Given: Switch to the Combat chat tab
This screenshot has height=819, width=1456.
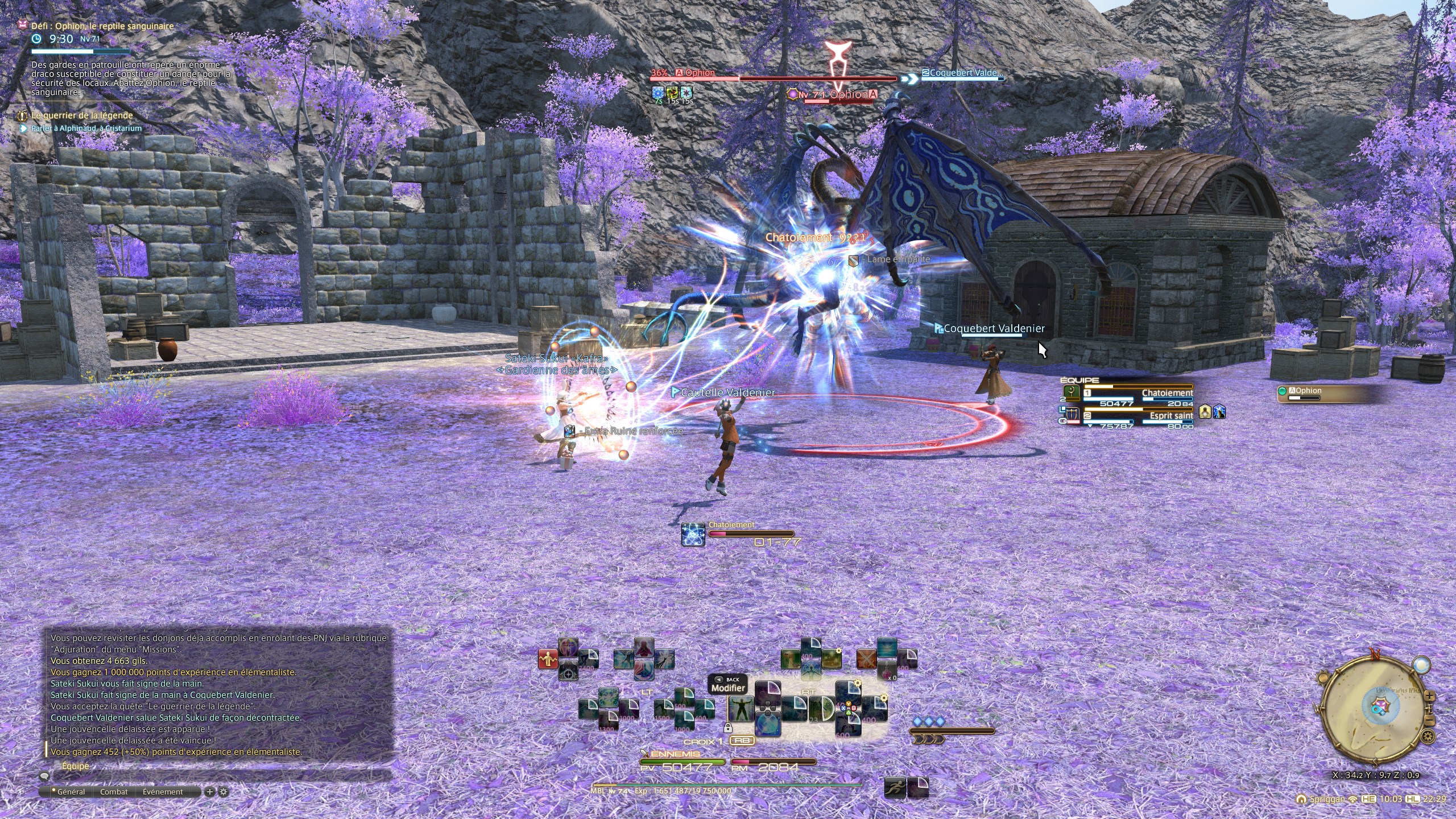Looking at the screenshot, I should coord(114,792).
